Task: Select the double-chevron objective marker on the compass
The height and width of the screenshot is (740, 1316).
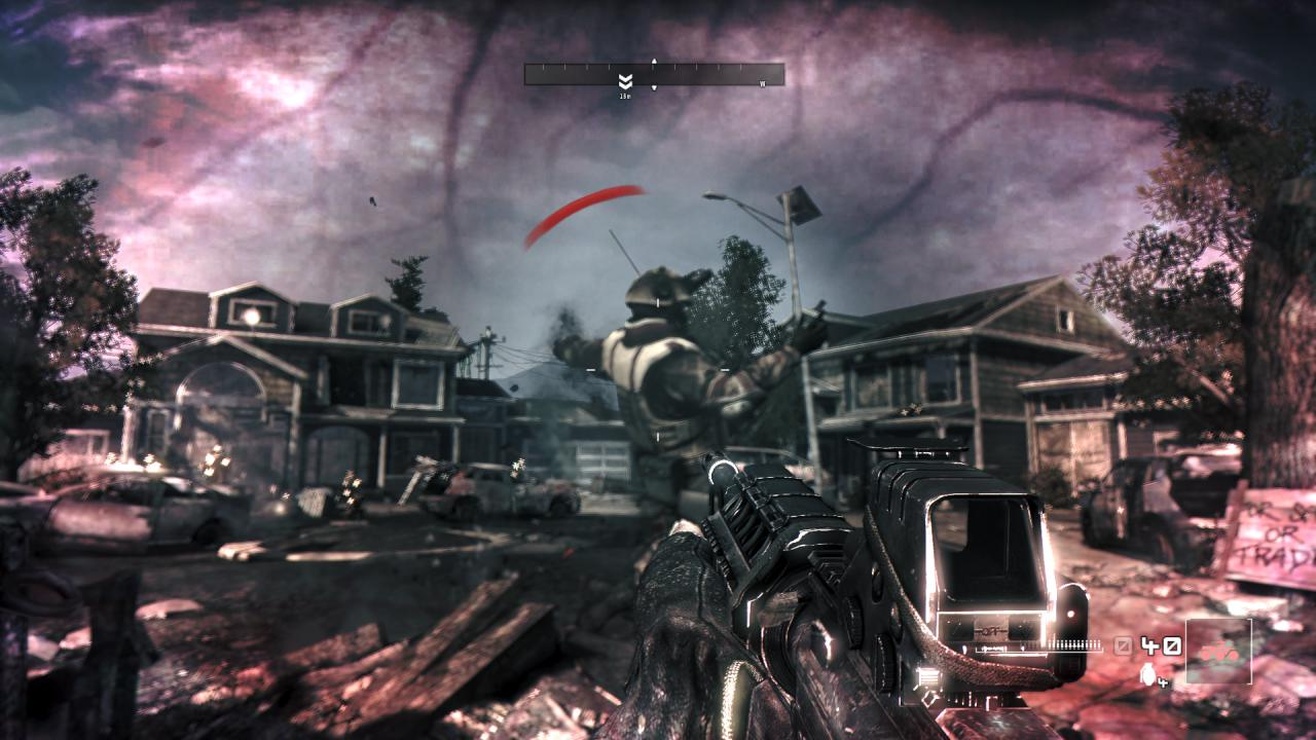Action: pyautogui.click(x=625, y=81)
